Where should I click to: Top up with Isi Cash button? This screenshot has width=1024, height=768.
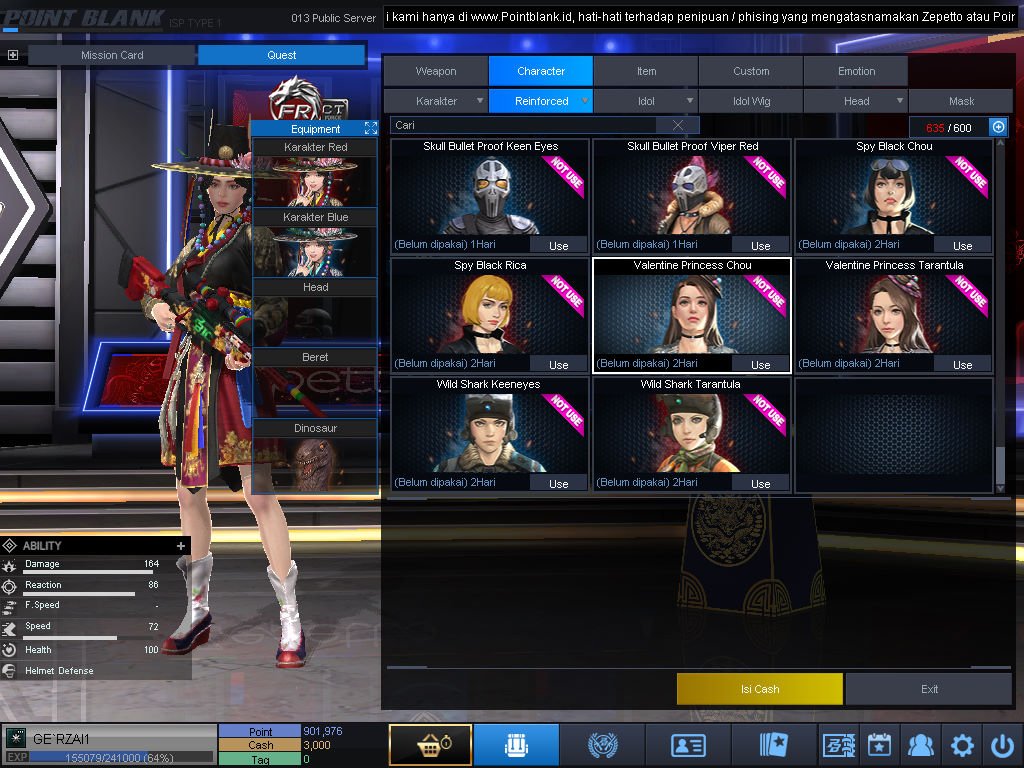coord(760,689)
